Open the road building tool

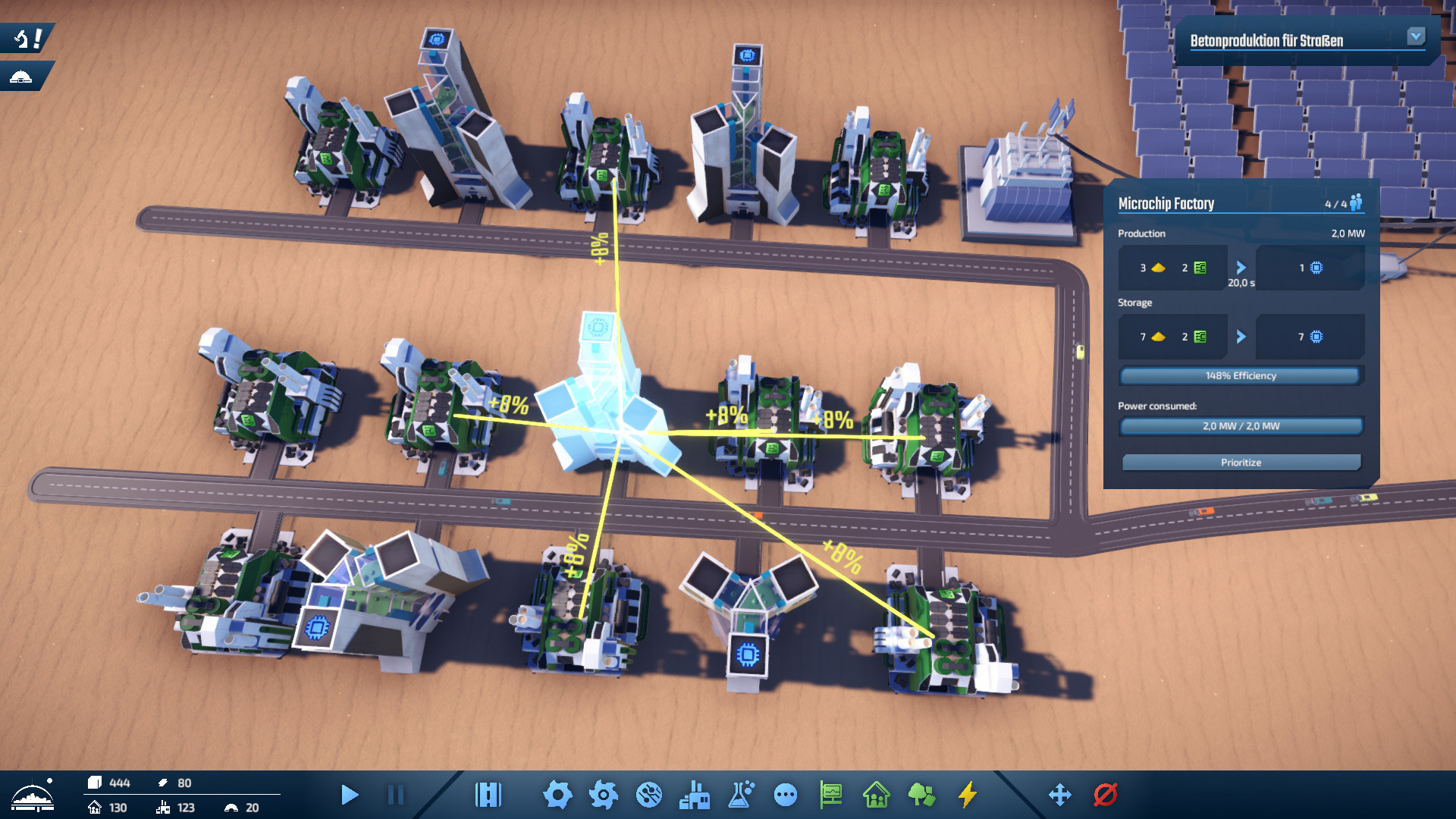click(x=488, y=795)
